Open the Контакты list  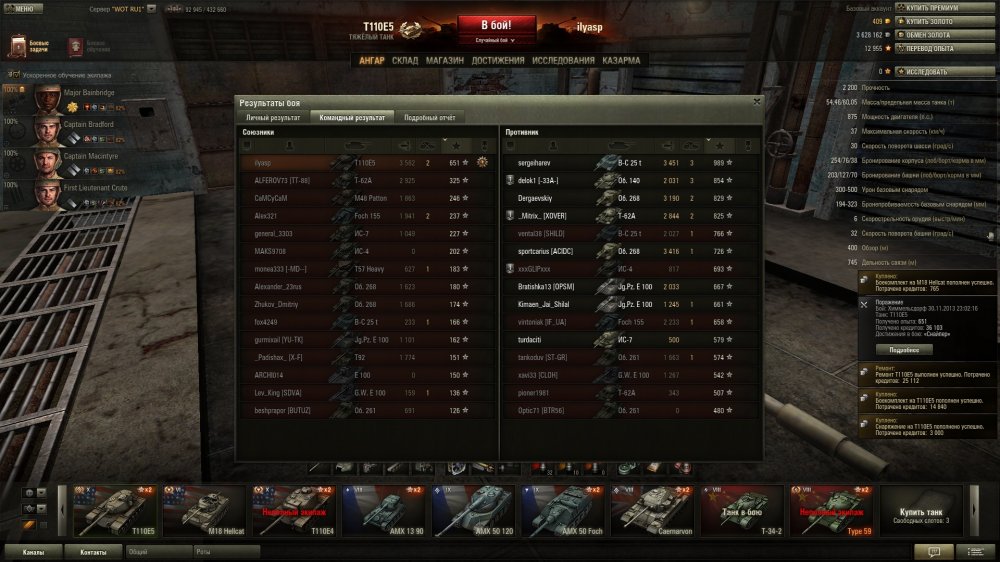93,551
